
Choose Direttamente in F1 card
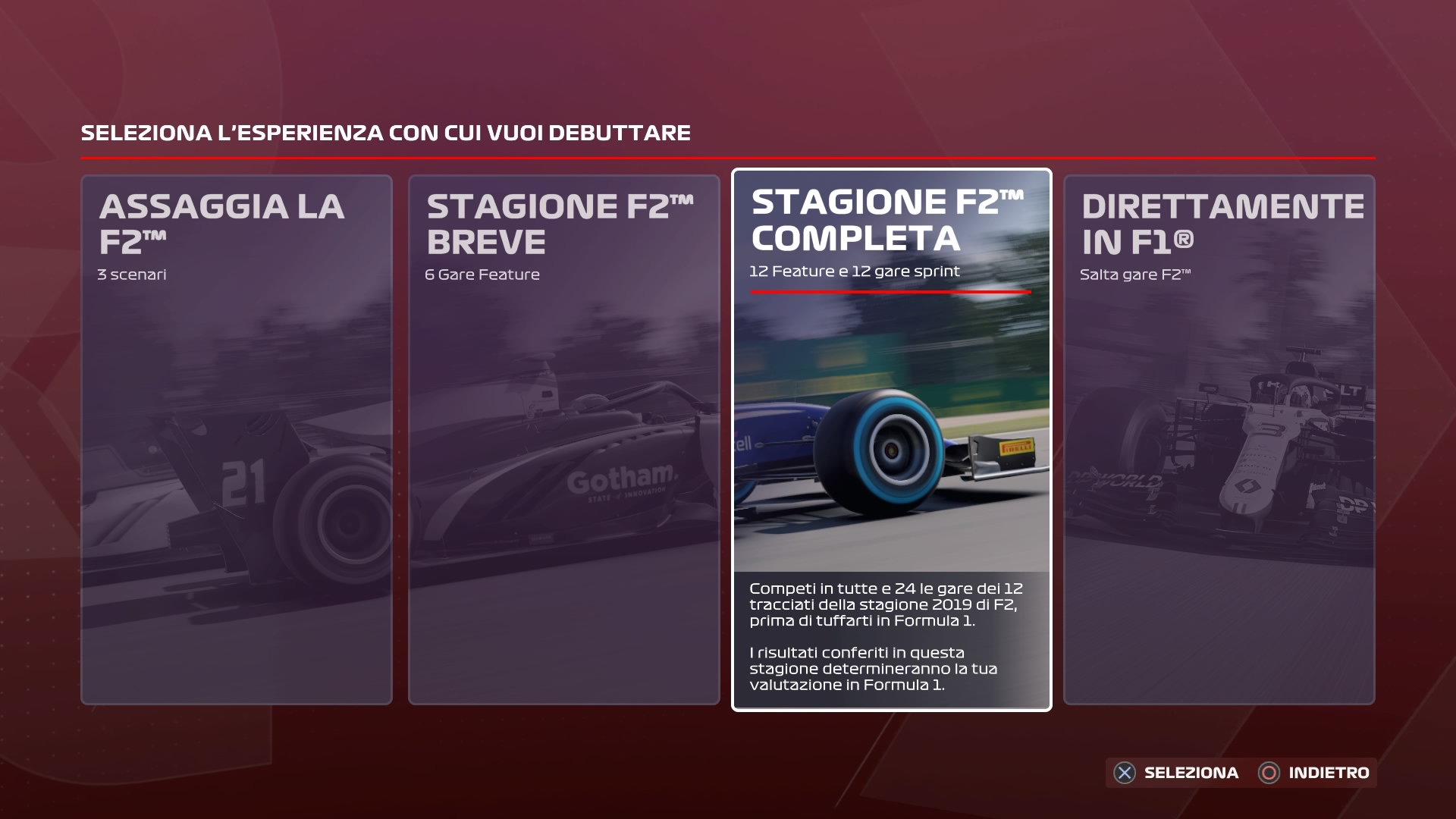1219,440
